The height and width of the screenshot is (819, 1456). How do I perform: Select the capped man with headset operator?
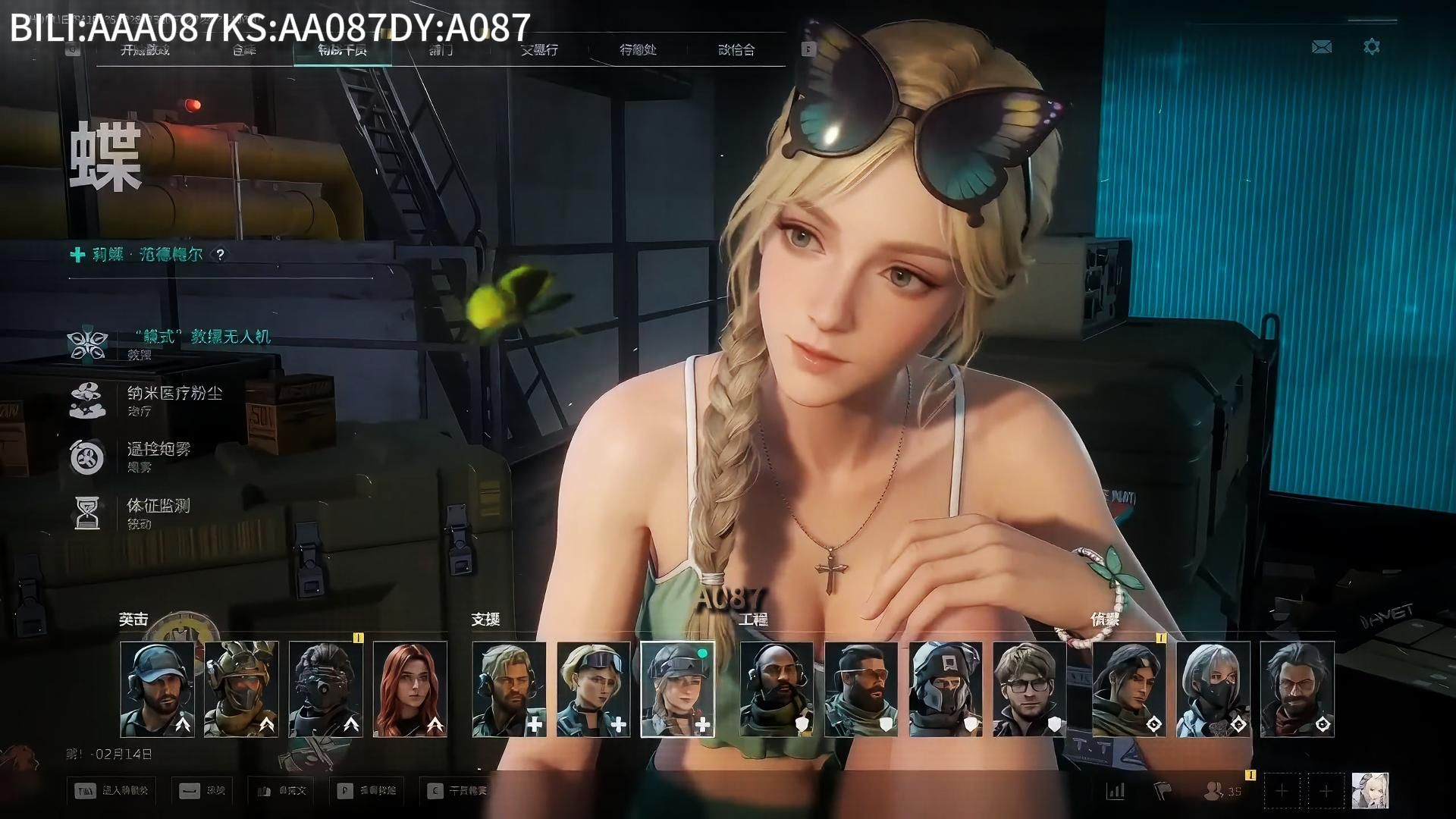157,689
